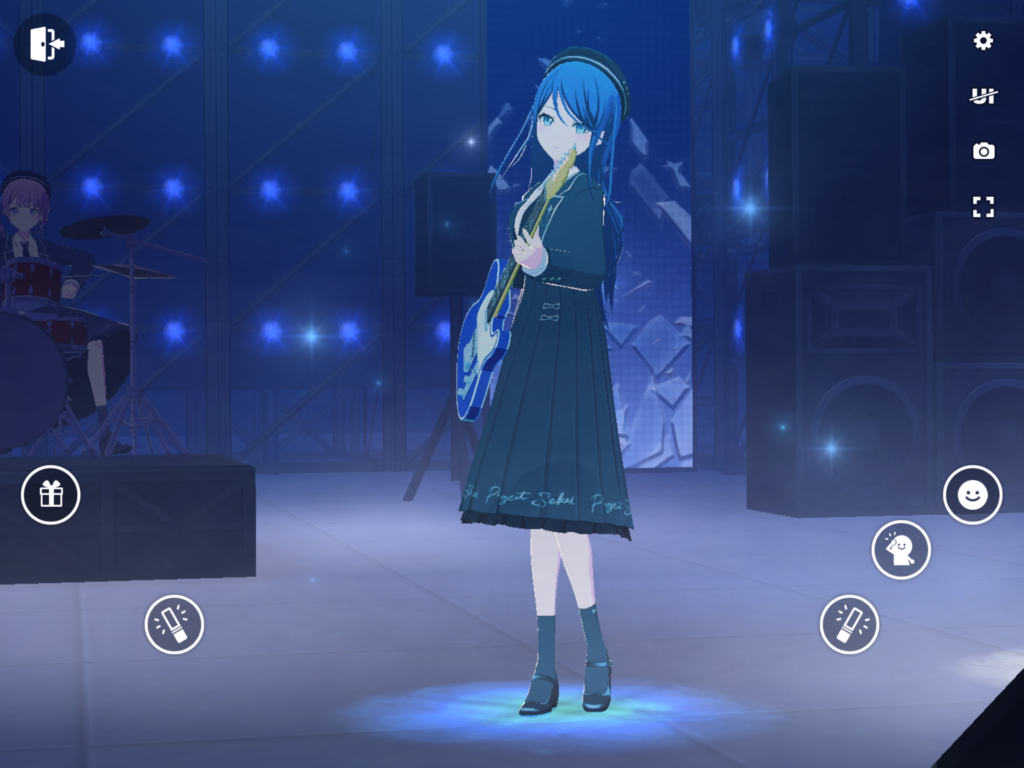The width and height of the screenshot is (1024, 768).
Task: Exit the live via the door icon
Action: [x=45, y=44]
